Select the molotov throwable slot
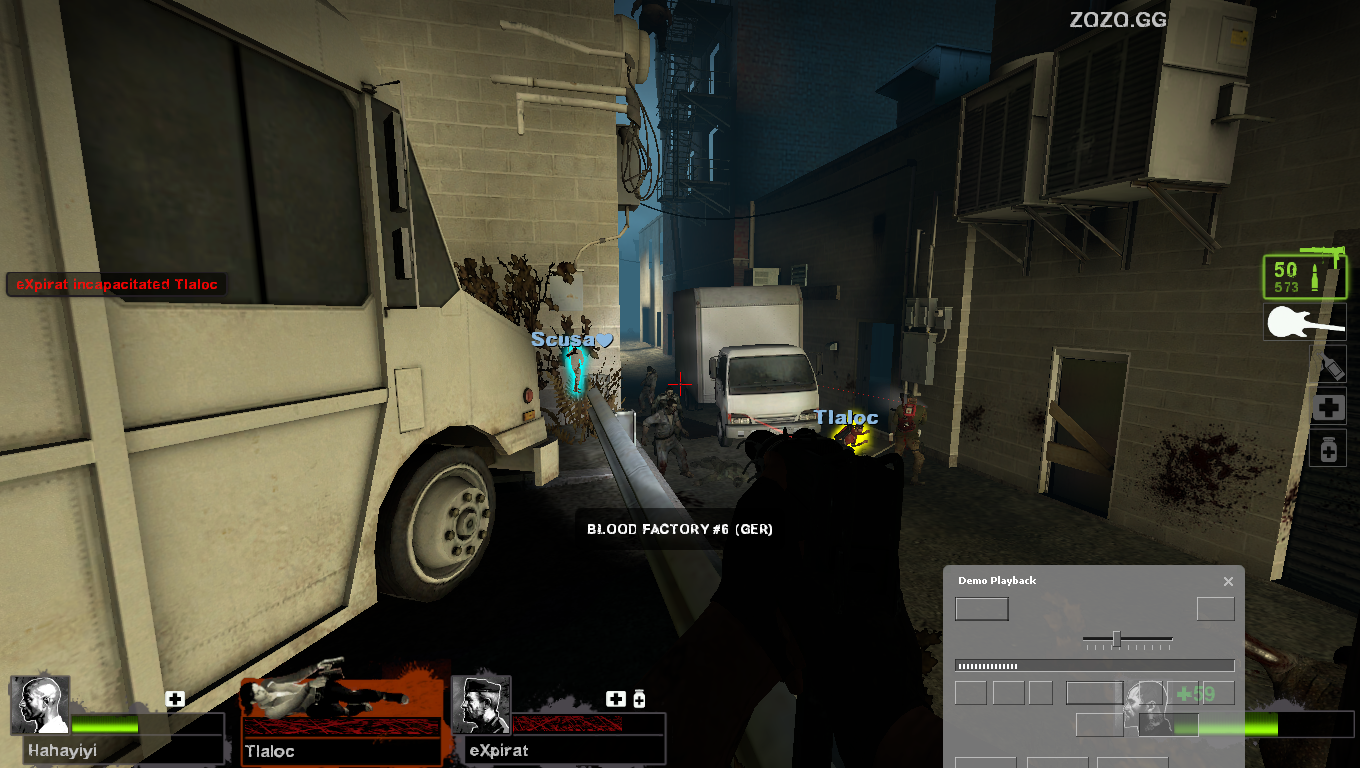The width and height of the screenshot is (1360, 768). coord(1329,365)
